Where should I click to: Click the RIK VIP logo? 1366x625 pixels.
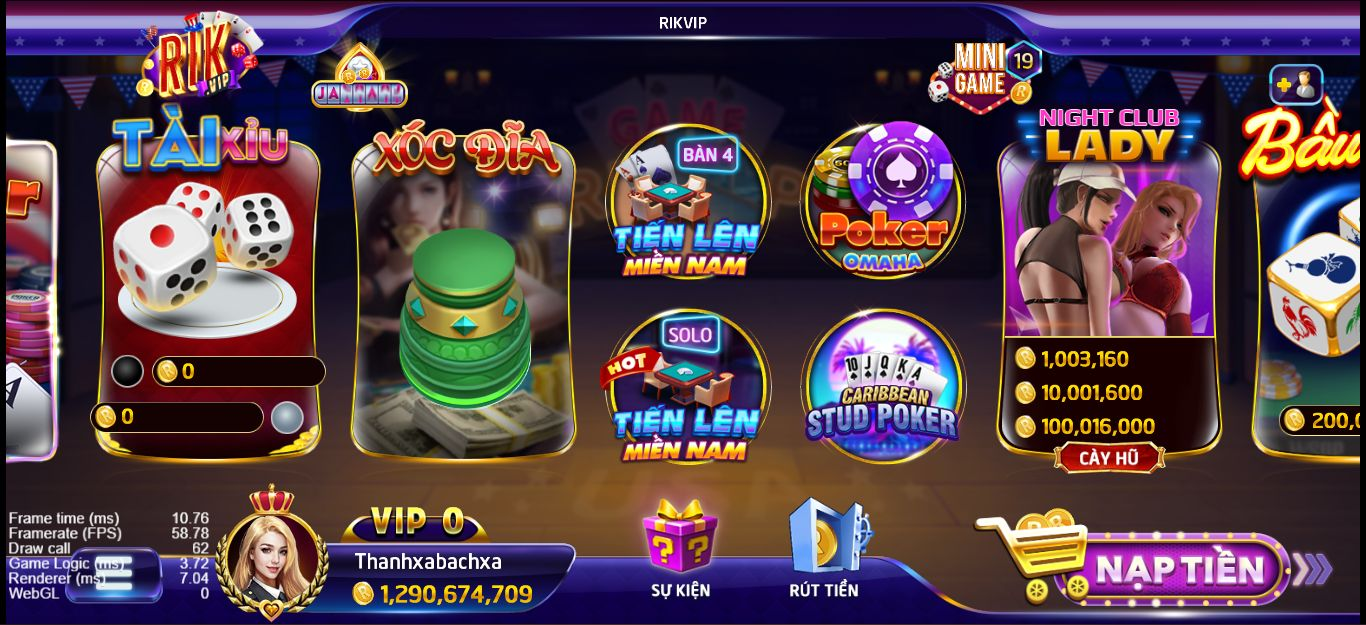click(x=198, y=60)
